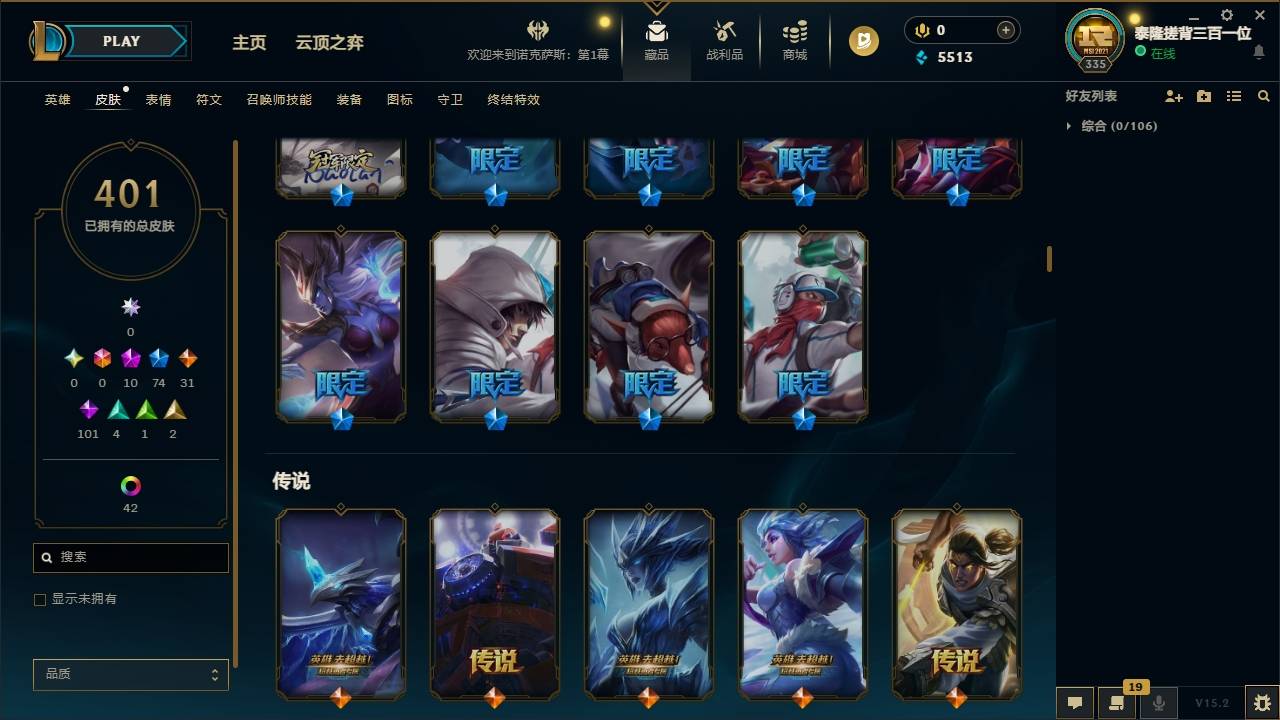Open the 商城 store coins icon

coord(794,33)
